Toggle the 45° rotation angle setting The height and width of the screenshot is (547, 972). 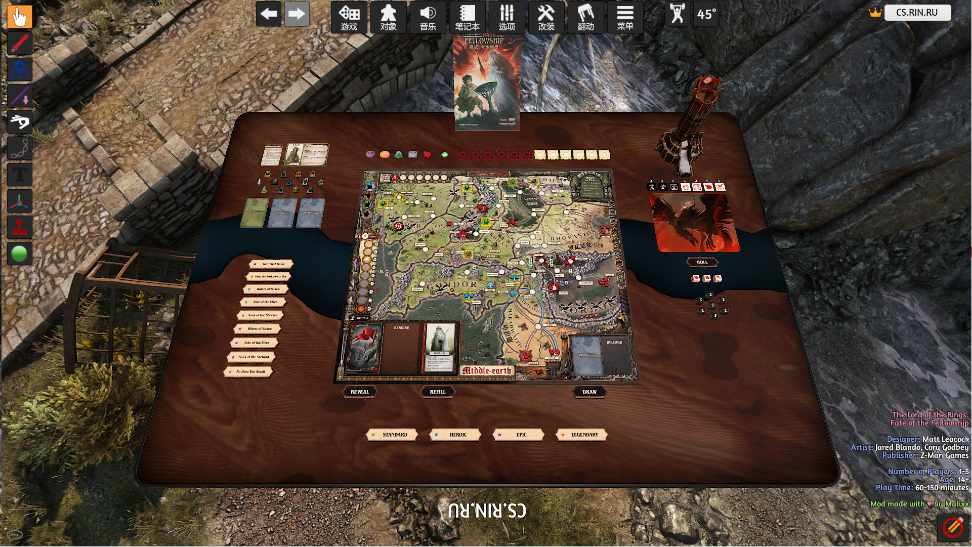tap(706, 14)
